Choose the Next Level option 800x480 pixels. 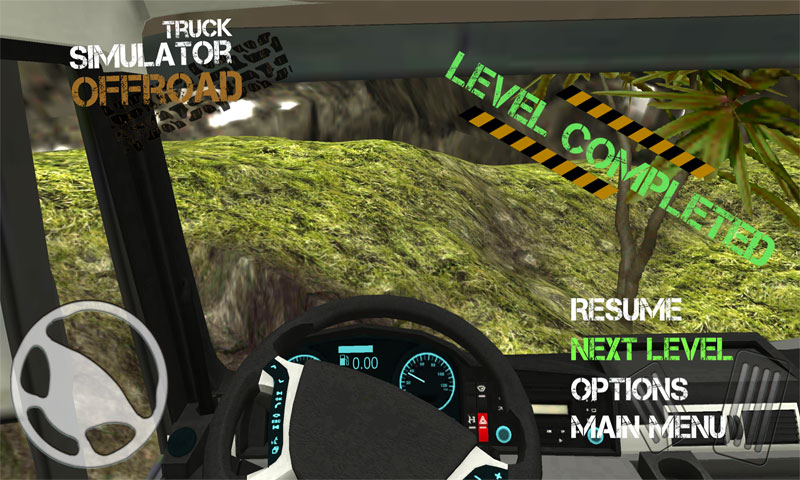[651, 349]
